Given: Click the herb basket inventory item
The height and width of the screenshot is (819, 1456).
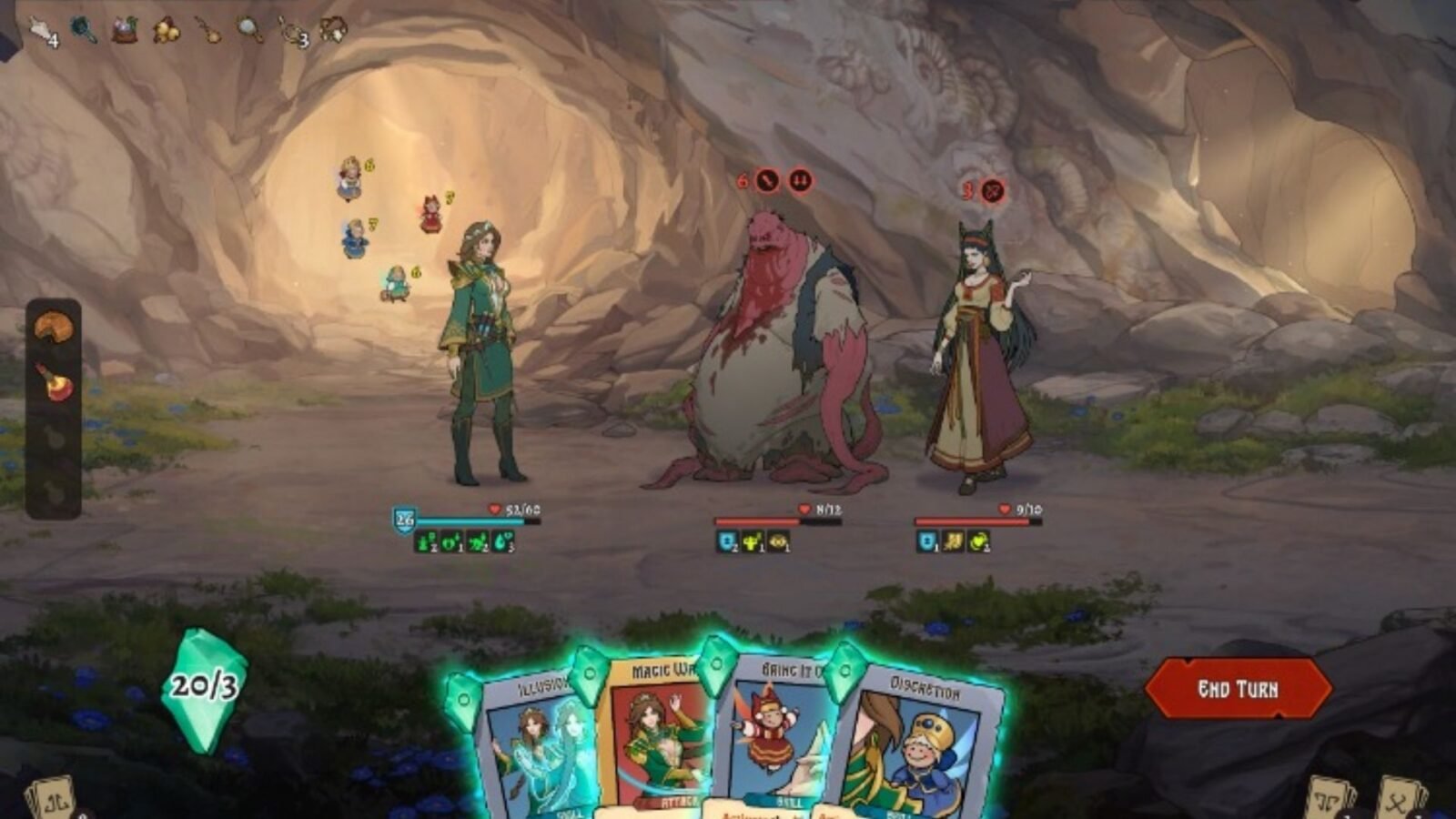Looking at the screenshot, I should pyautogui.click(x=123, y=27).
